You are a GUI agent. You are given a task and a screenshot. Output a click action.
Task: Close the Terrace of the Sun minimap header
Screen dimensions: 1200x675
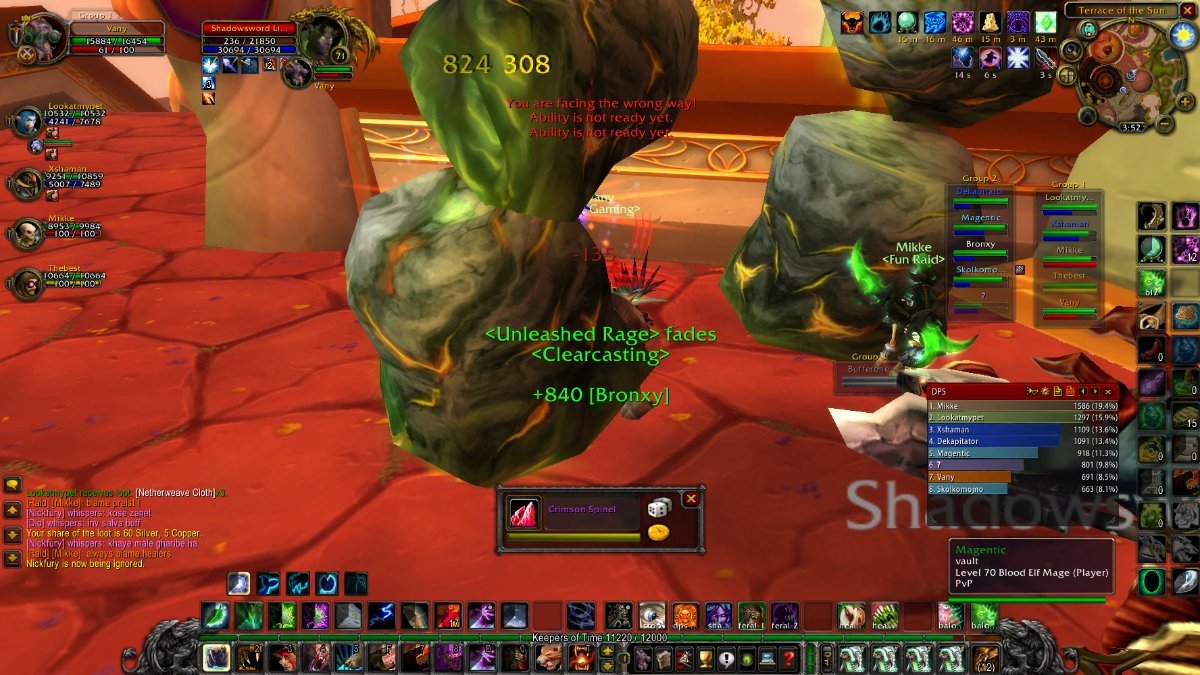coord(1188,10)
